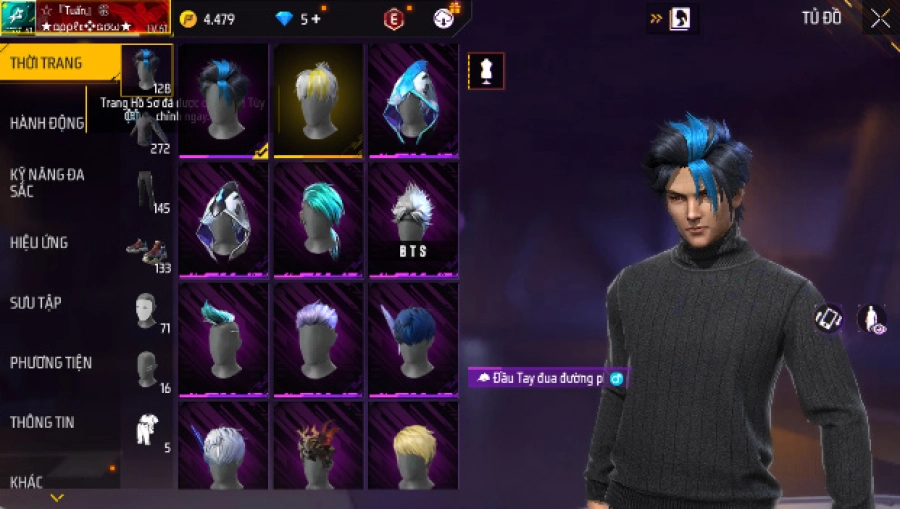Open the red hexagon E icon
This screenshot has height=509, width=900.
tap(395, 19)
